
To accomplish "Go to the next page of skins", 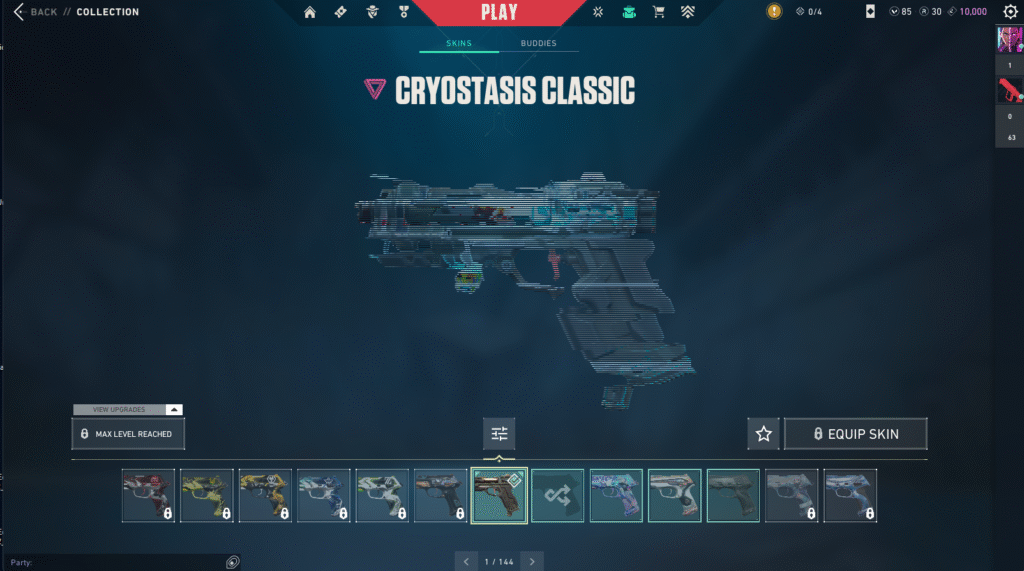I will [x=532, y=562].
